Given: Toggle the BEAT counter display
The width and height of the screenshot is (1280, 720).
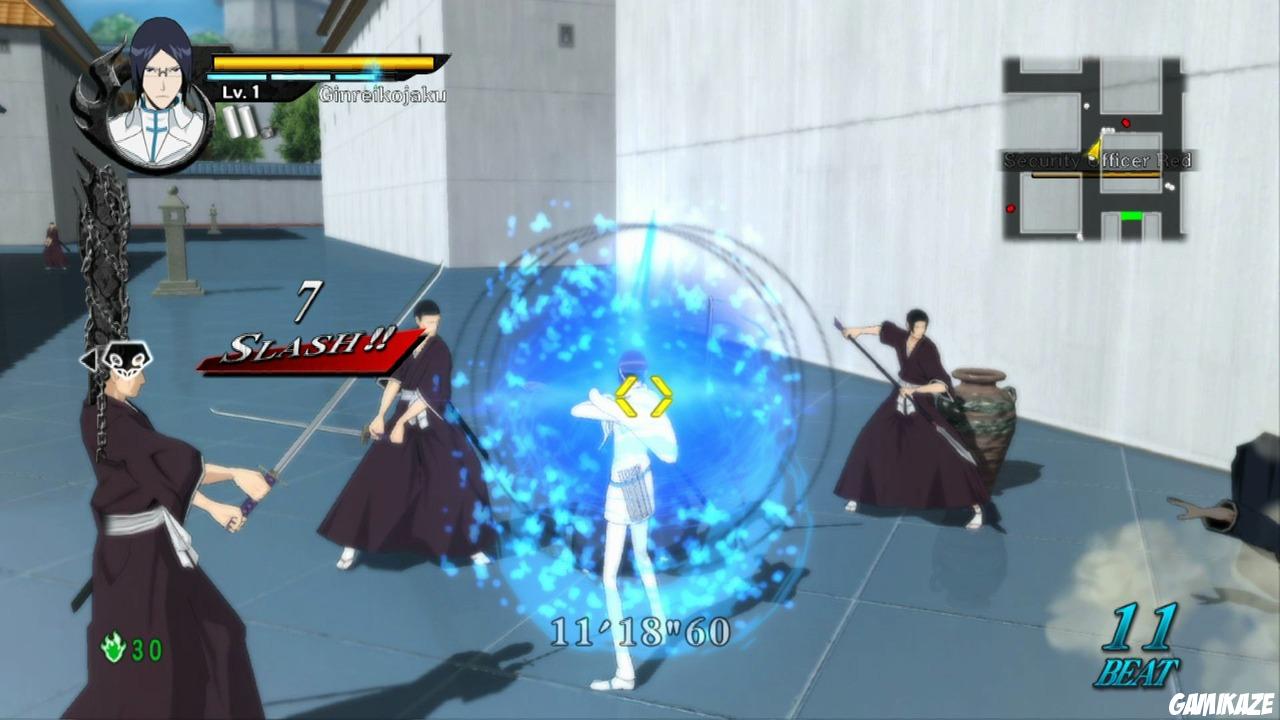Looking at the screenshot, I should [1143, 644].
